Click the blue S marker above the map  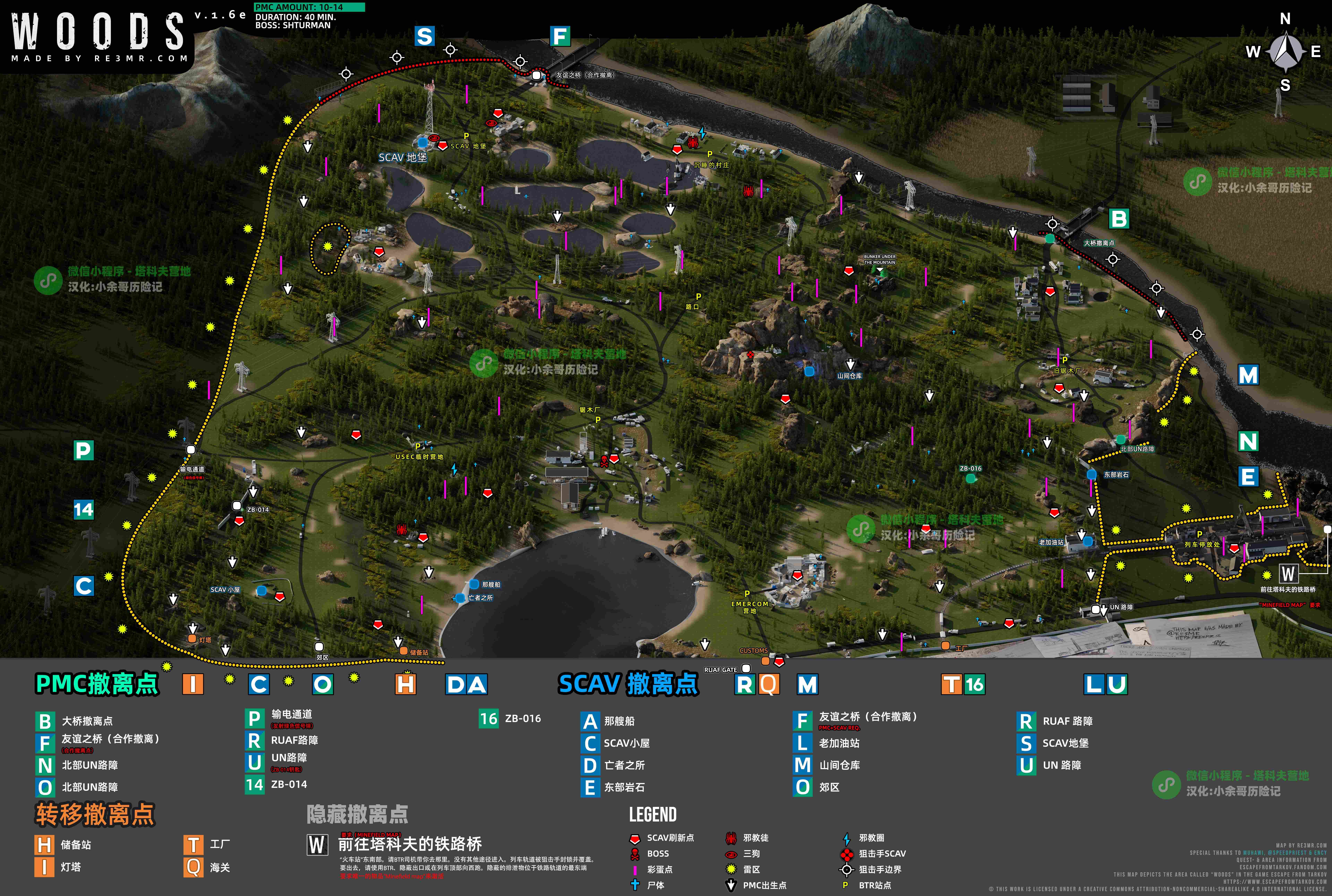point(424,37)
